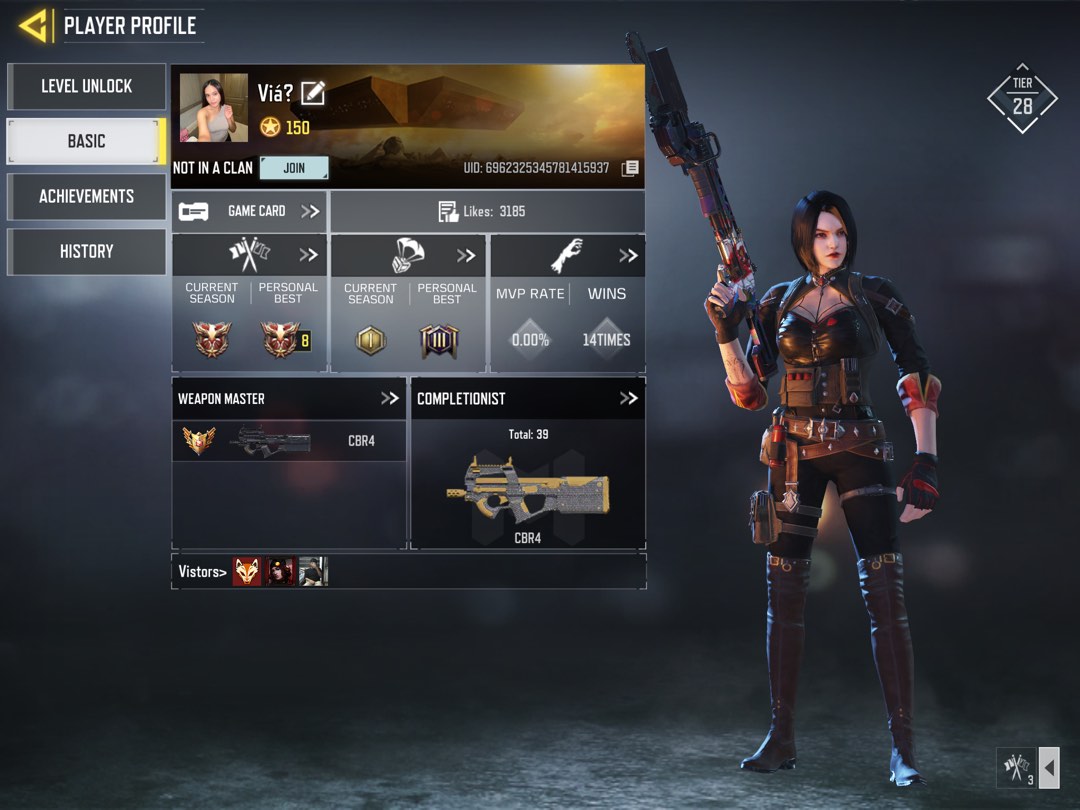The width and height of the screenshot is (1080, 810).
Task: Switch to the Level Unlock tab
Action: 86,87
